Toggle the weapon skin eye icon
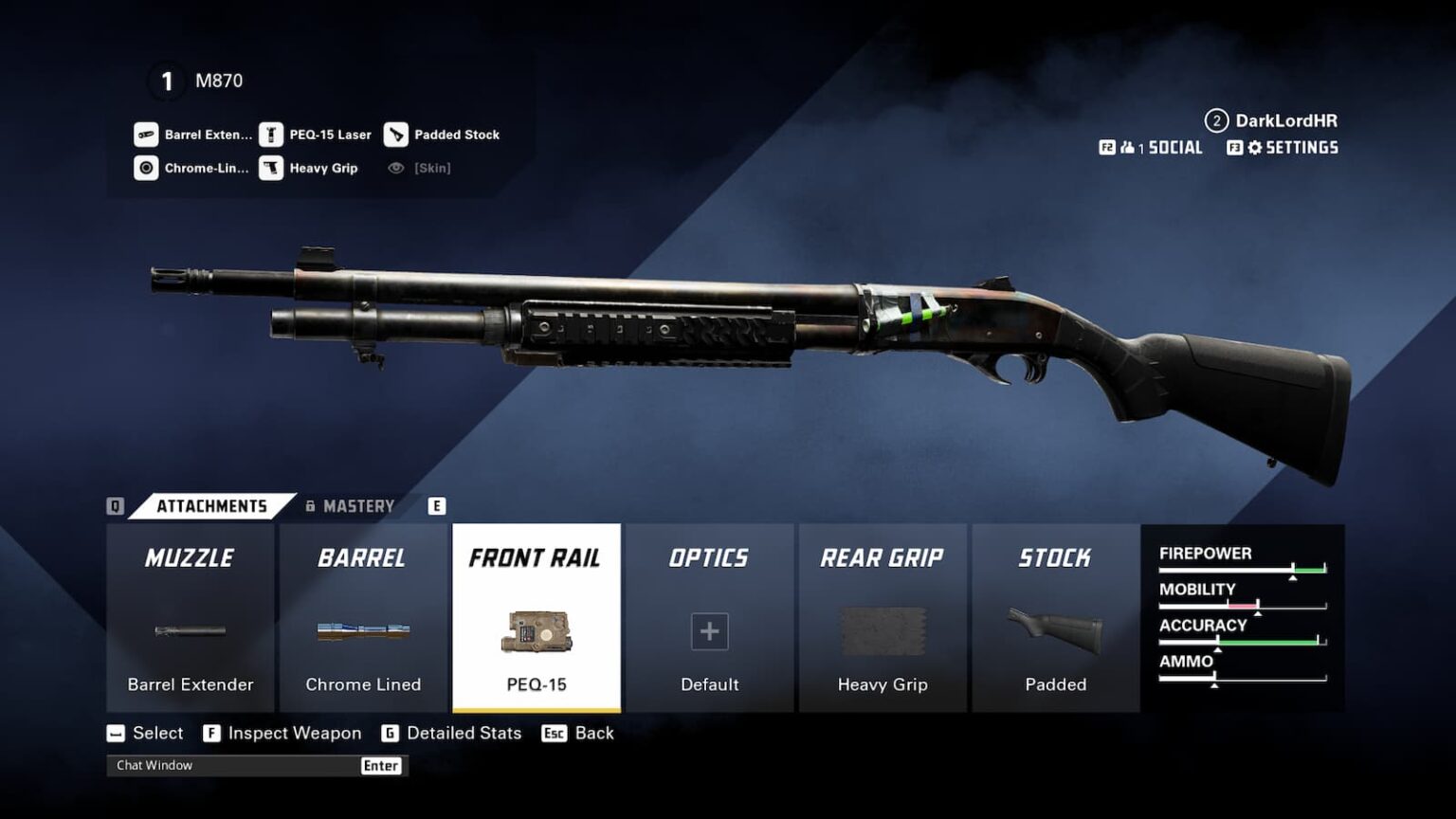This screenshot has height=819, width=1456. click(x=396, y=168)
